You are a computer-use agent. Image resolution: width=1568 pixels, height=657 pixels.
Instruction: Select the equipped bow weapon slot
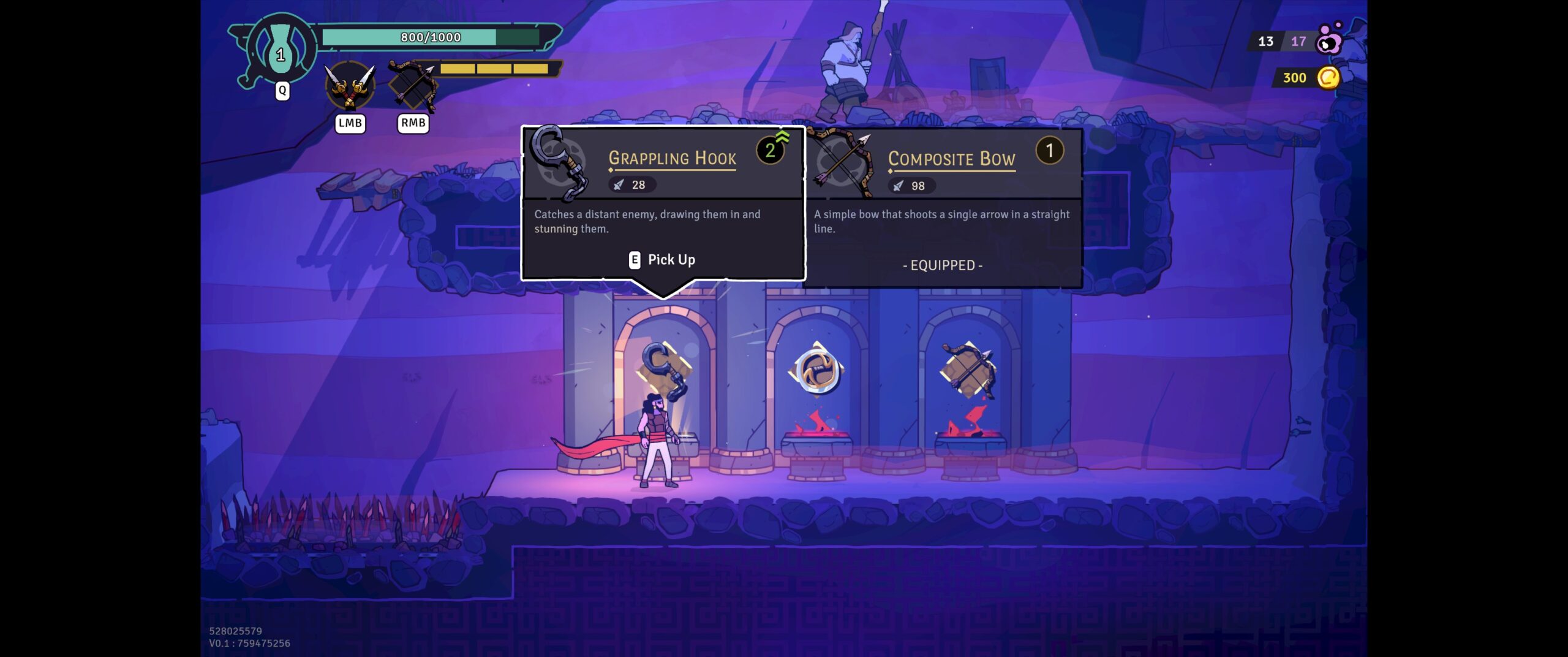pyautogui.click(x=413, y=88)
